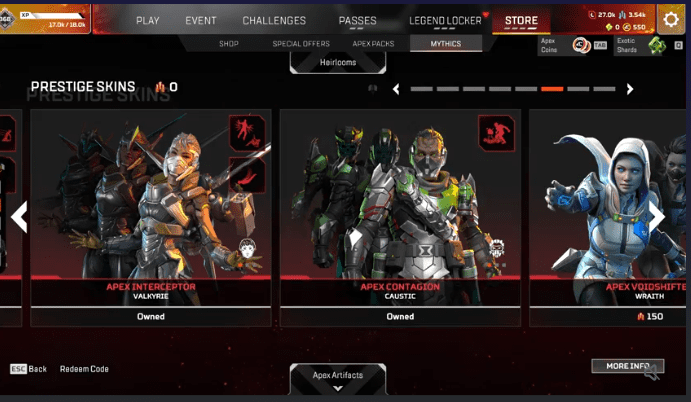The width and height of the screenshot is (691, 402).
Task: Open the Passes tab
Action: tap(357, 20)
